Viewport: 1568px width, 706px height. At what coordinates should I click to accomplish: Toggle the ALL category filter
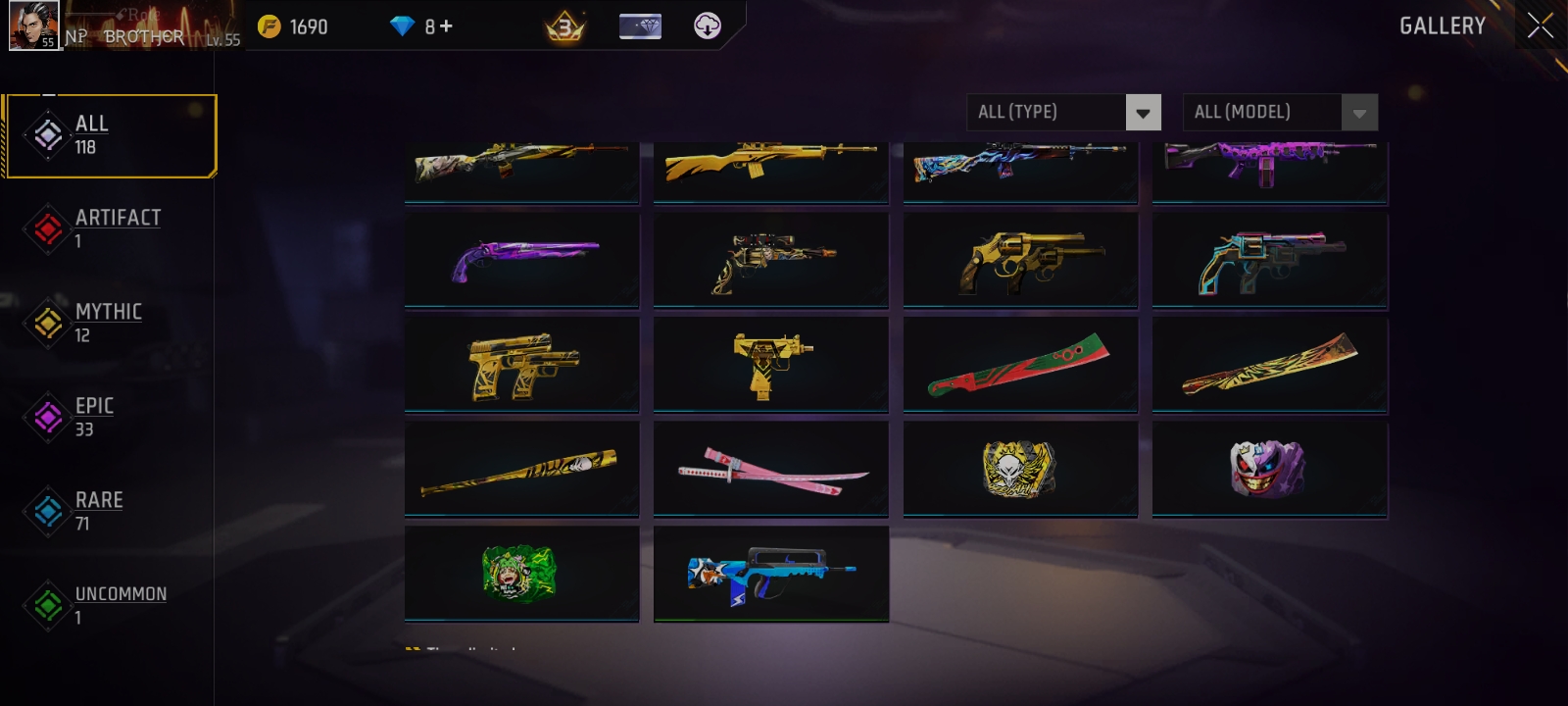tap(108, 135)
